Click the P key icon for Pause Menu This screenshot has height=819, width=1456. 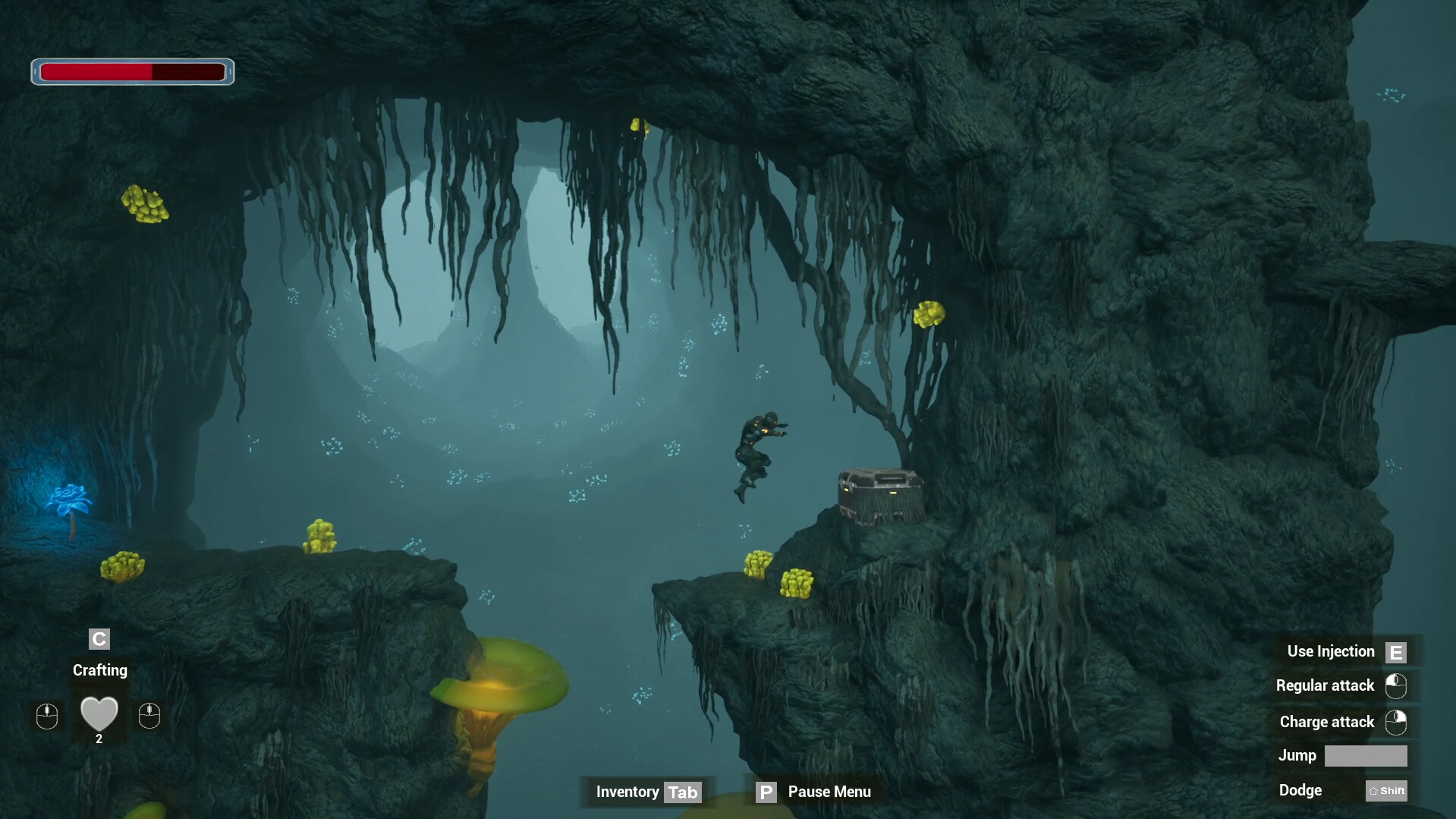pyautogui.click(x=766, y=792)
